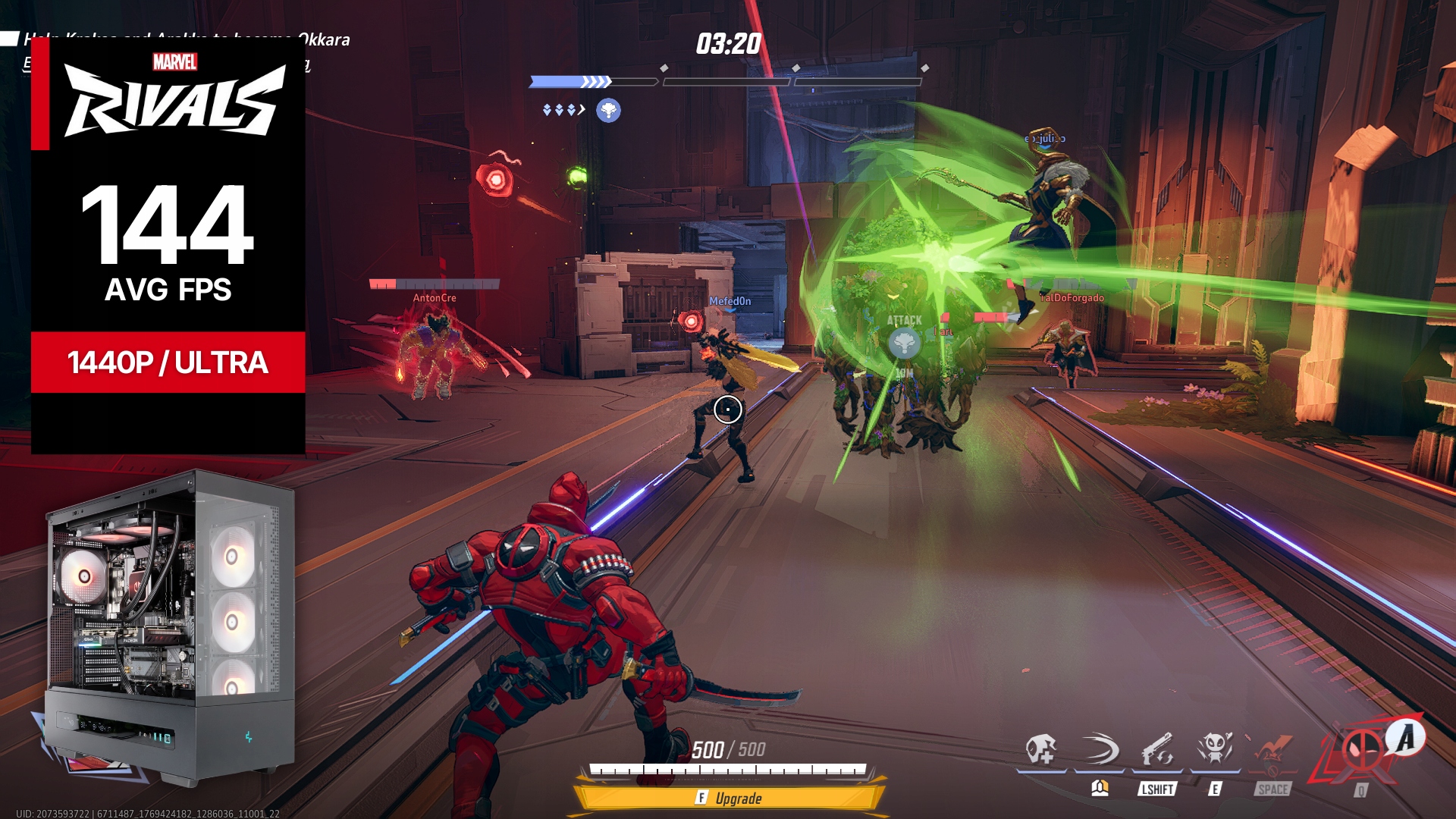Image resolution: width=1456 pixels, height=819 pixels.
Task: Select the pistol weapon swap ability
Action: point(1157,750)
